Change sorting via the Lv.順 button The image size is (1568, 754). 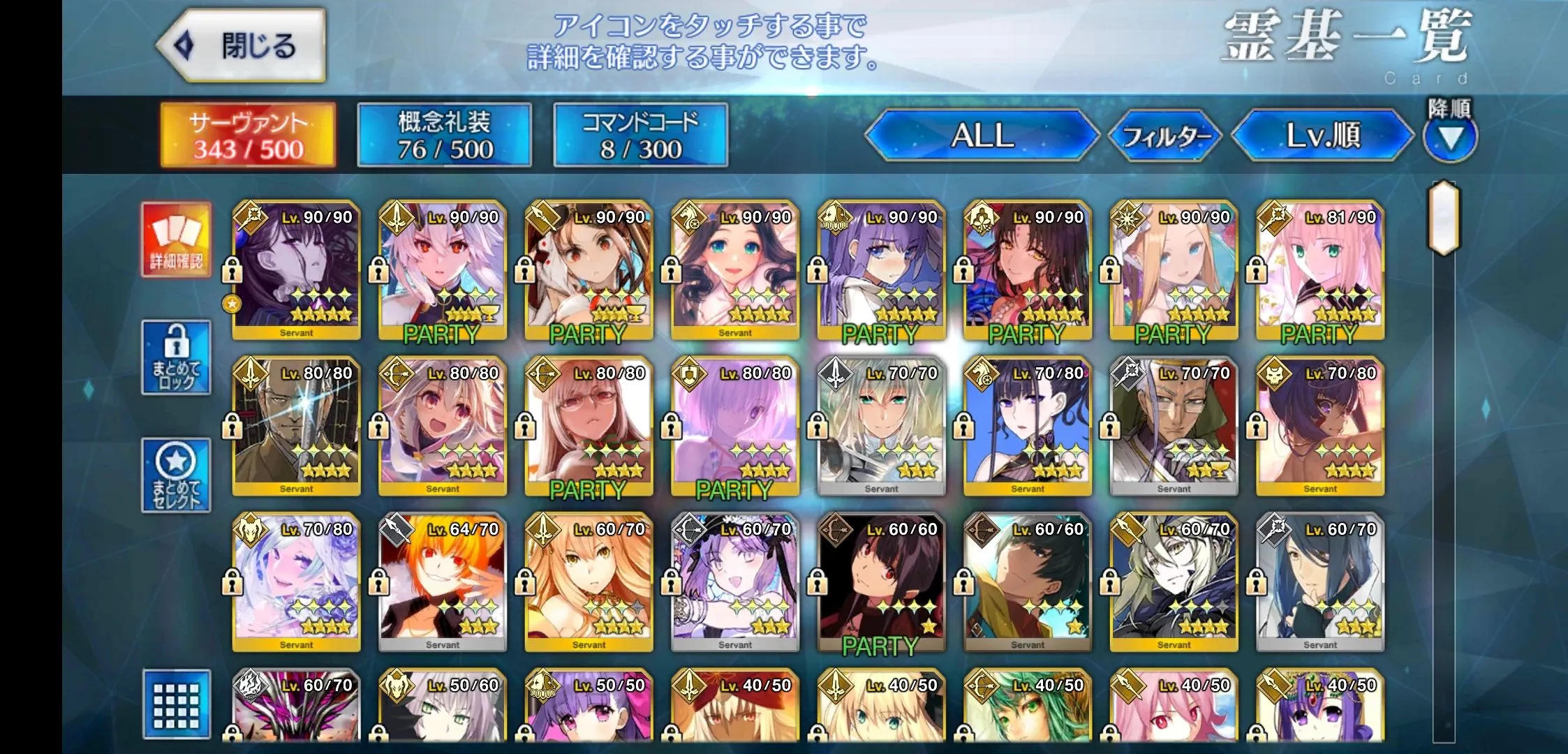click(1322, 135)
